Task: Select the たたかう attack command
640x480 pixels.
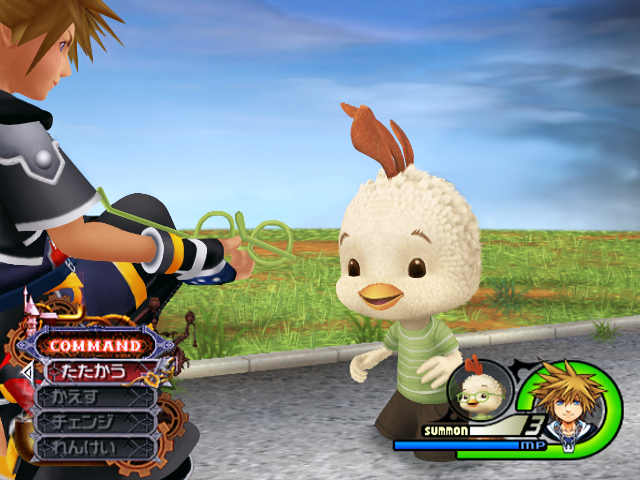Action: click(95, 371)
